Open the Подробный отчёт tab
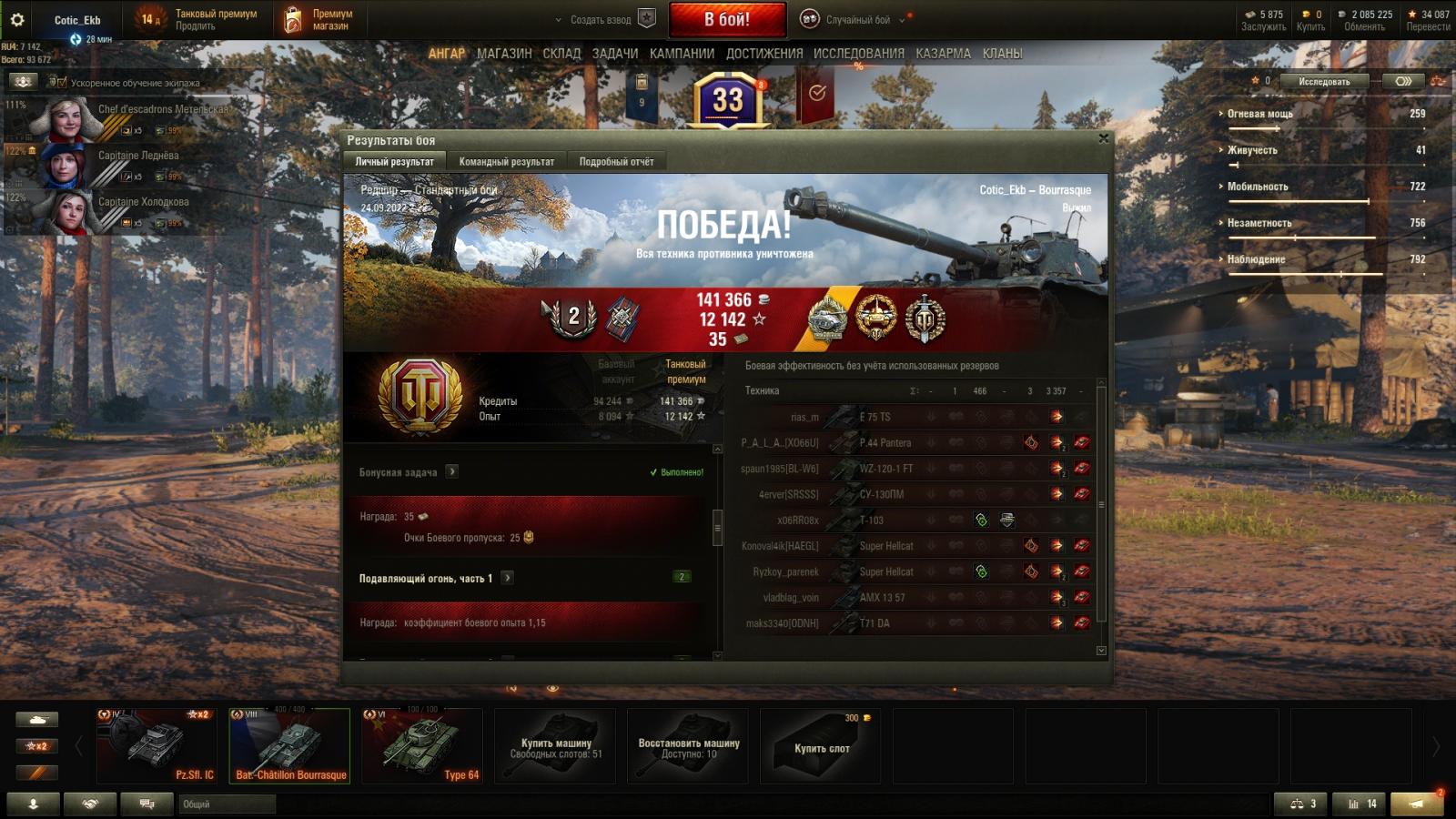 coord(616,161)
